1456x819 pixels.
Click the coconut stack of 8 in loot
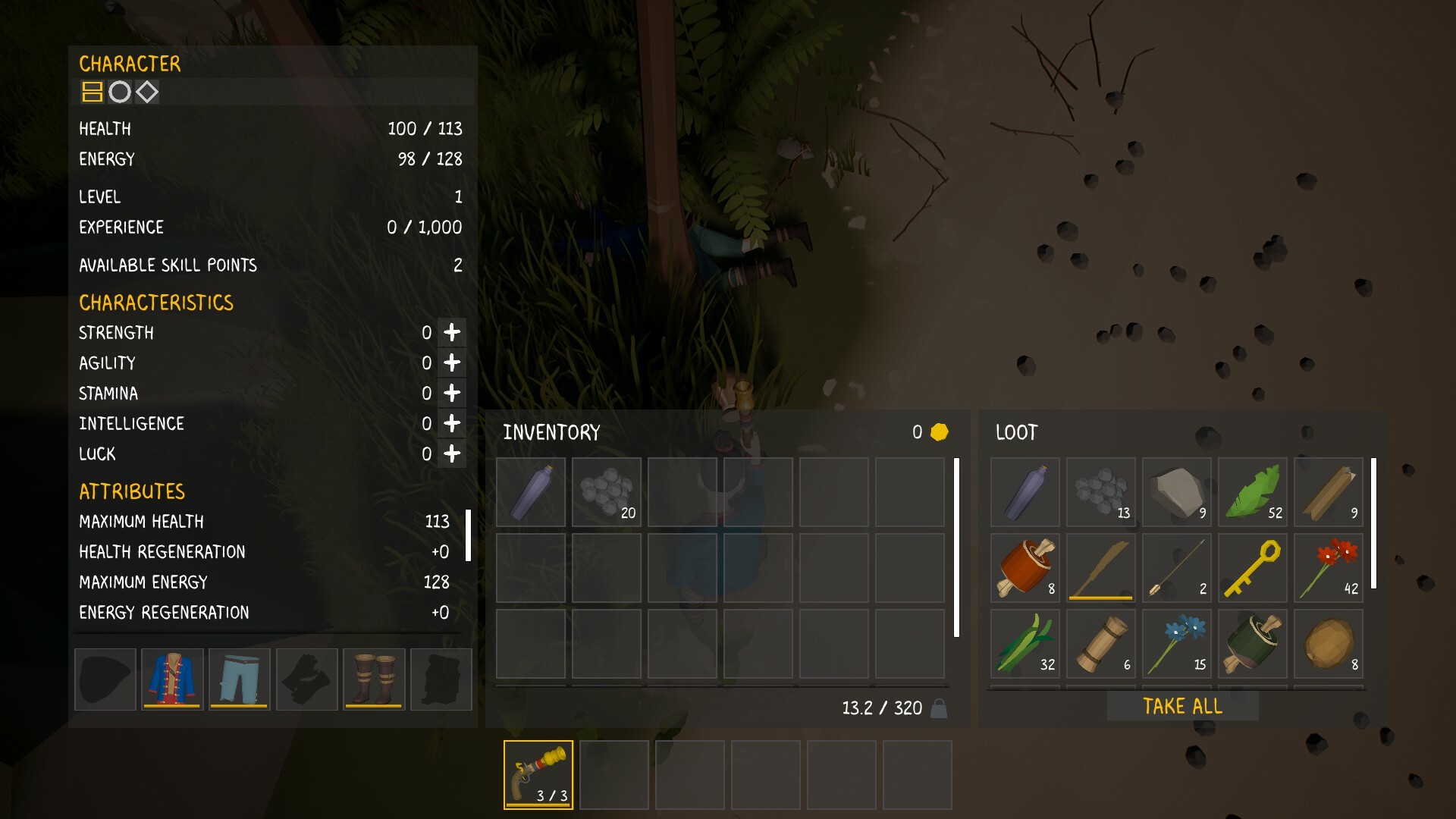(1328, 644)
